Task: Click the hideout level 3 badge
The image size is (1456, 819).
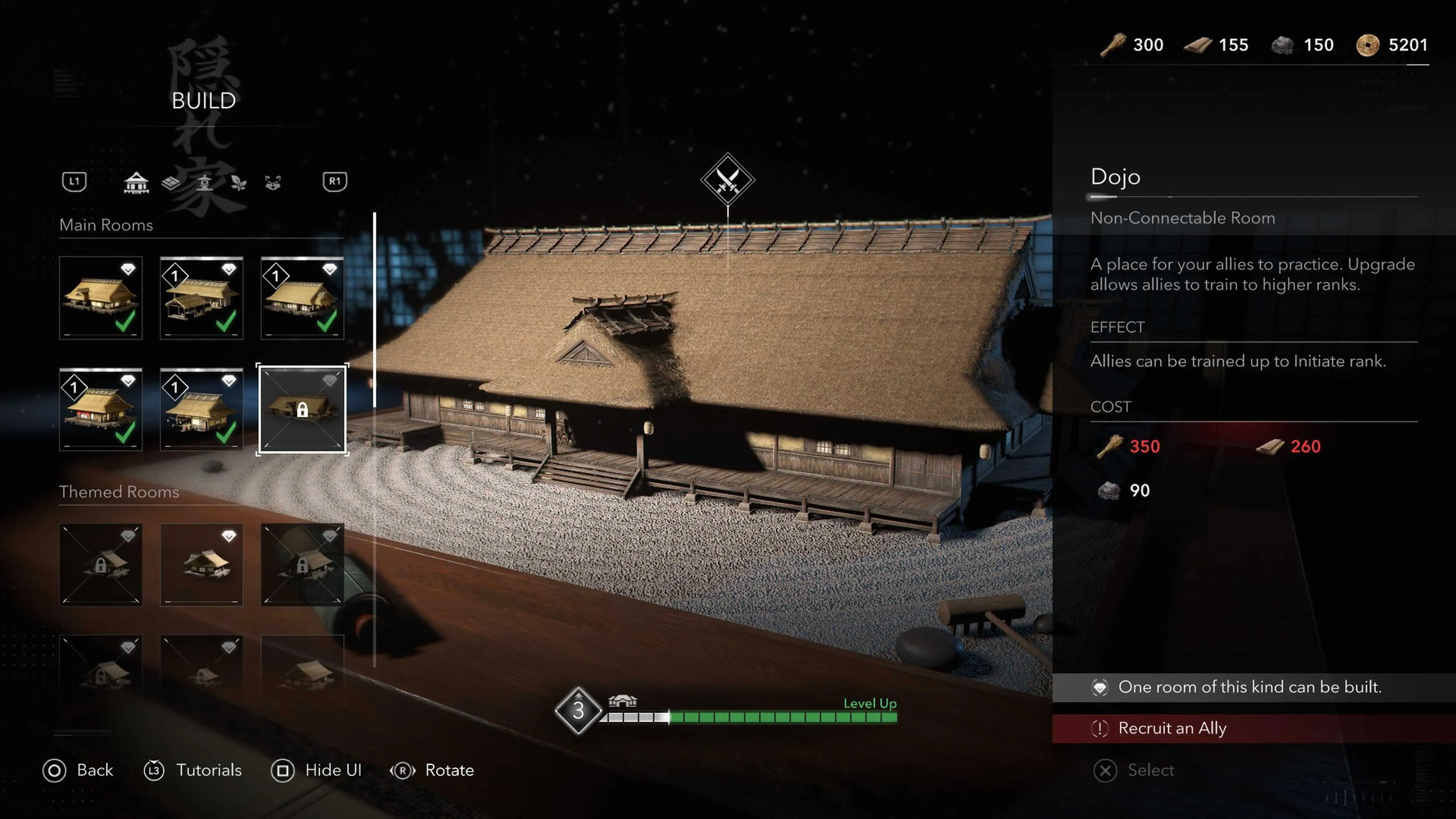Action: coord(577,711)
